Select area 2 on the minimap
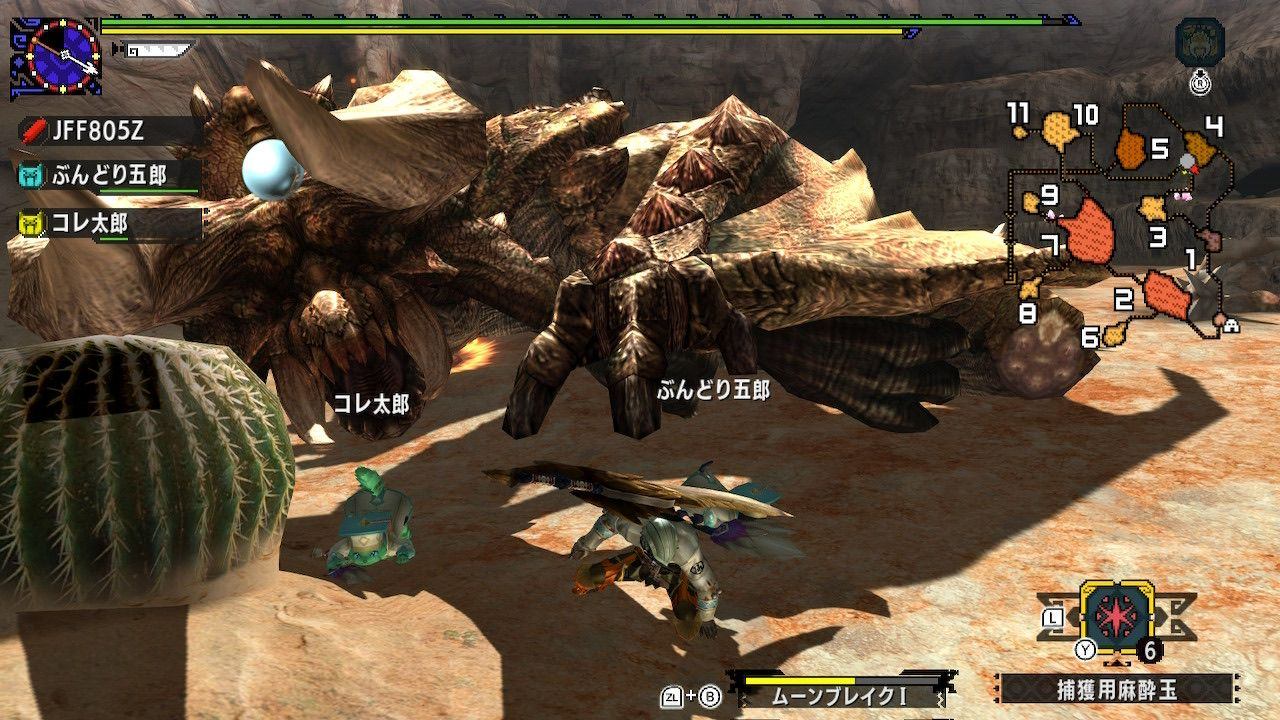Image resolution: width=1280 pixels, height=720 pixels. click(1164, 293)
